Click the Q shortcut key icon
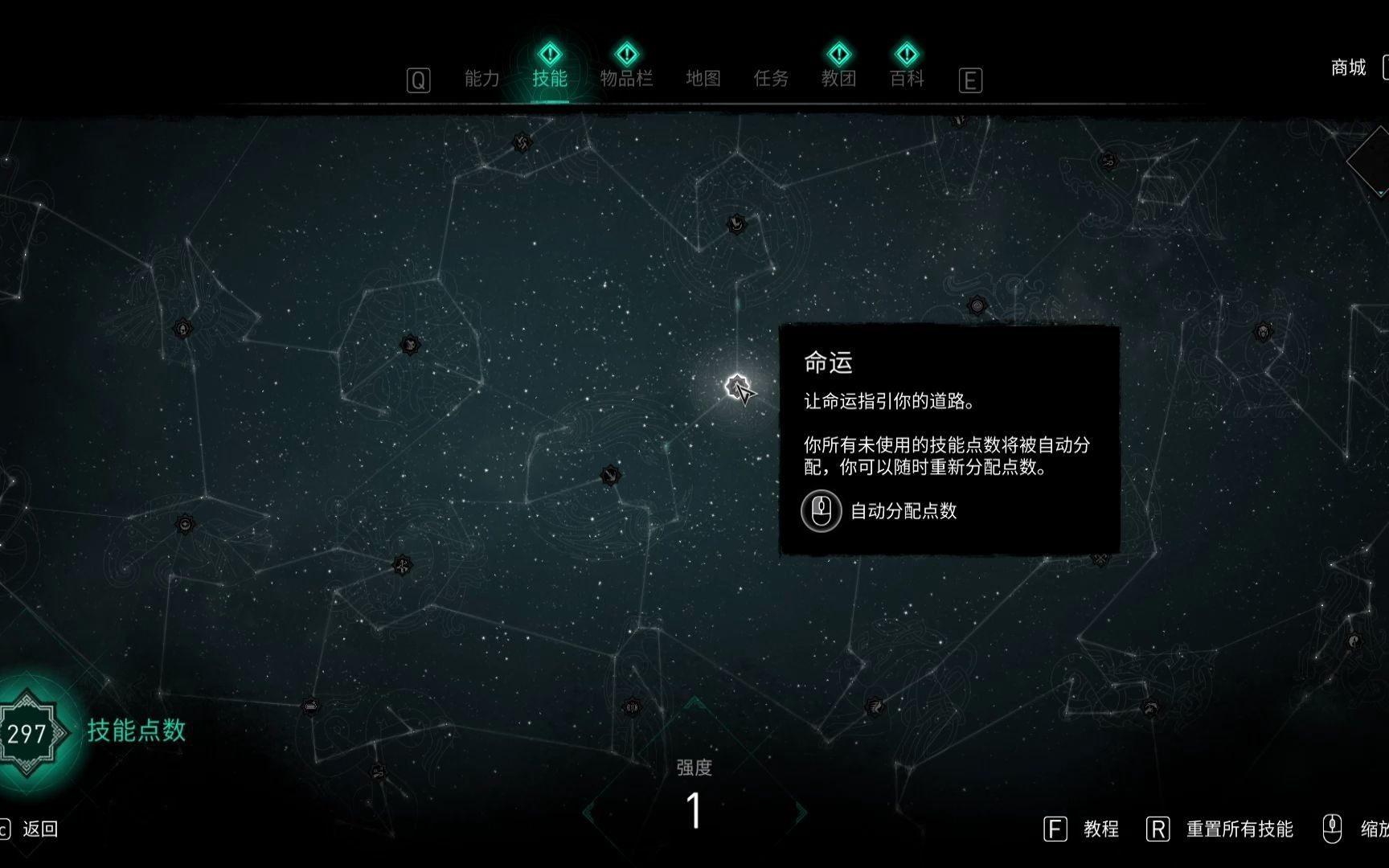 click(x=417, y=80)
